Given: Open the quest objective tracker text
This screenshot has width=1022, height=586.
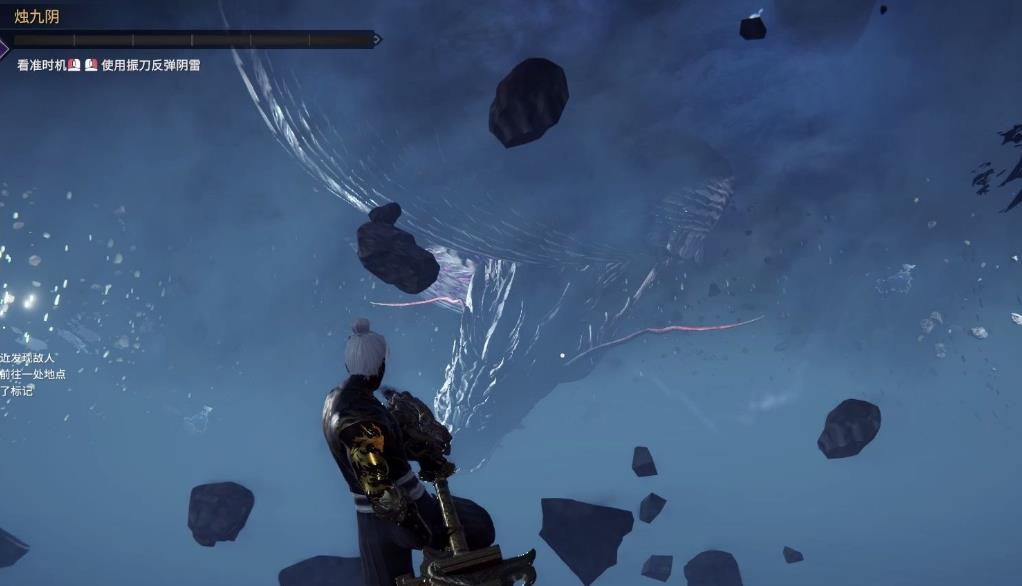Looking at the screenshot, I should click(x=33, y=374).
